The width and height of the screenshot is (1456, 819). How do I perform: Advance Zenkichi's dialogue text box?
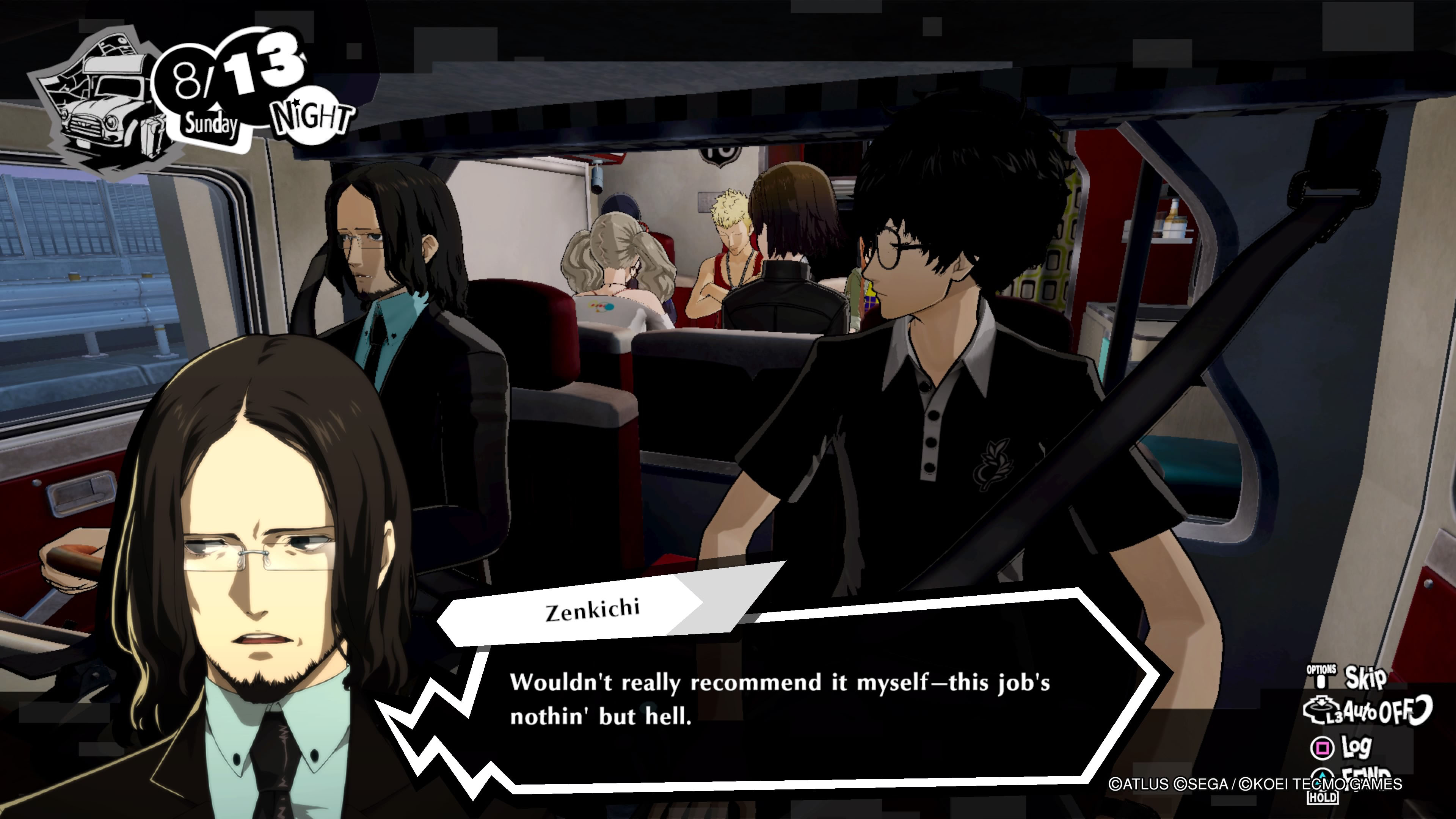coord(780,700)
